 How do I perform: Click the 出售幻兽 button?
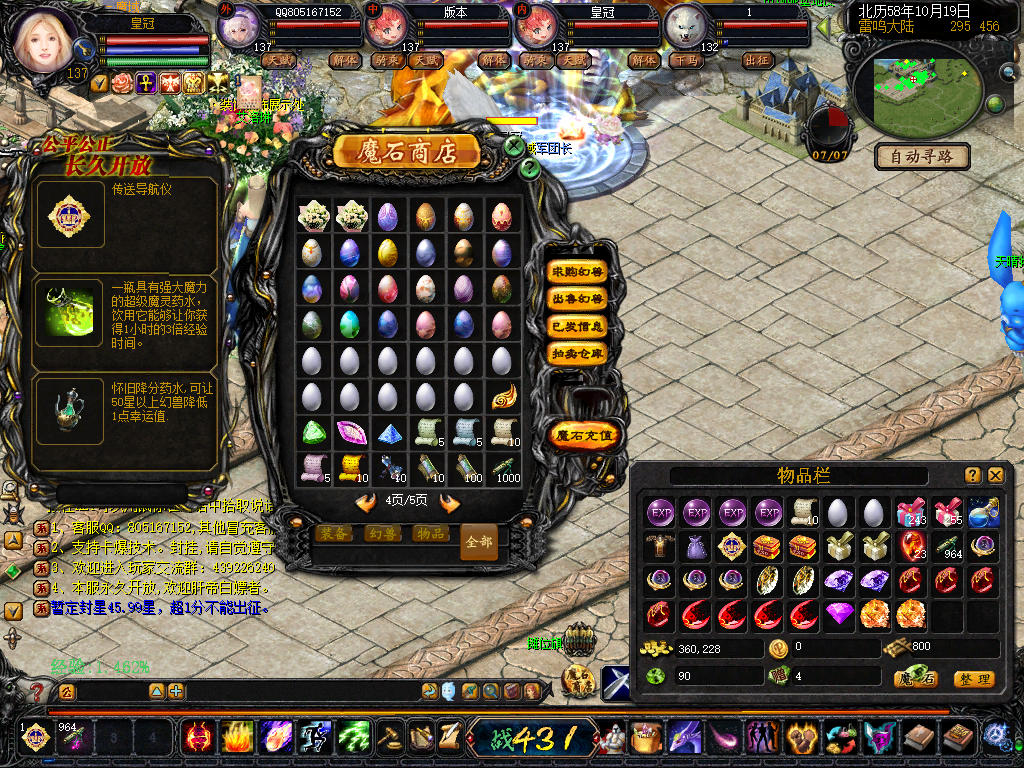coord(577,299)
